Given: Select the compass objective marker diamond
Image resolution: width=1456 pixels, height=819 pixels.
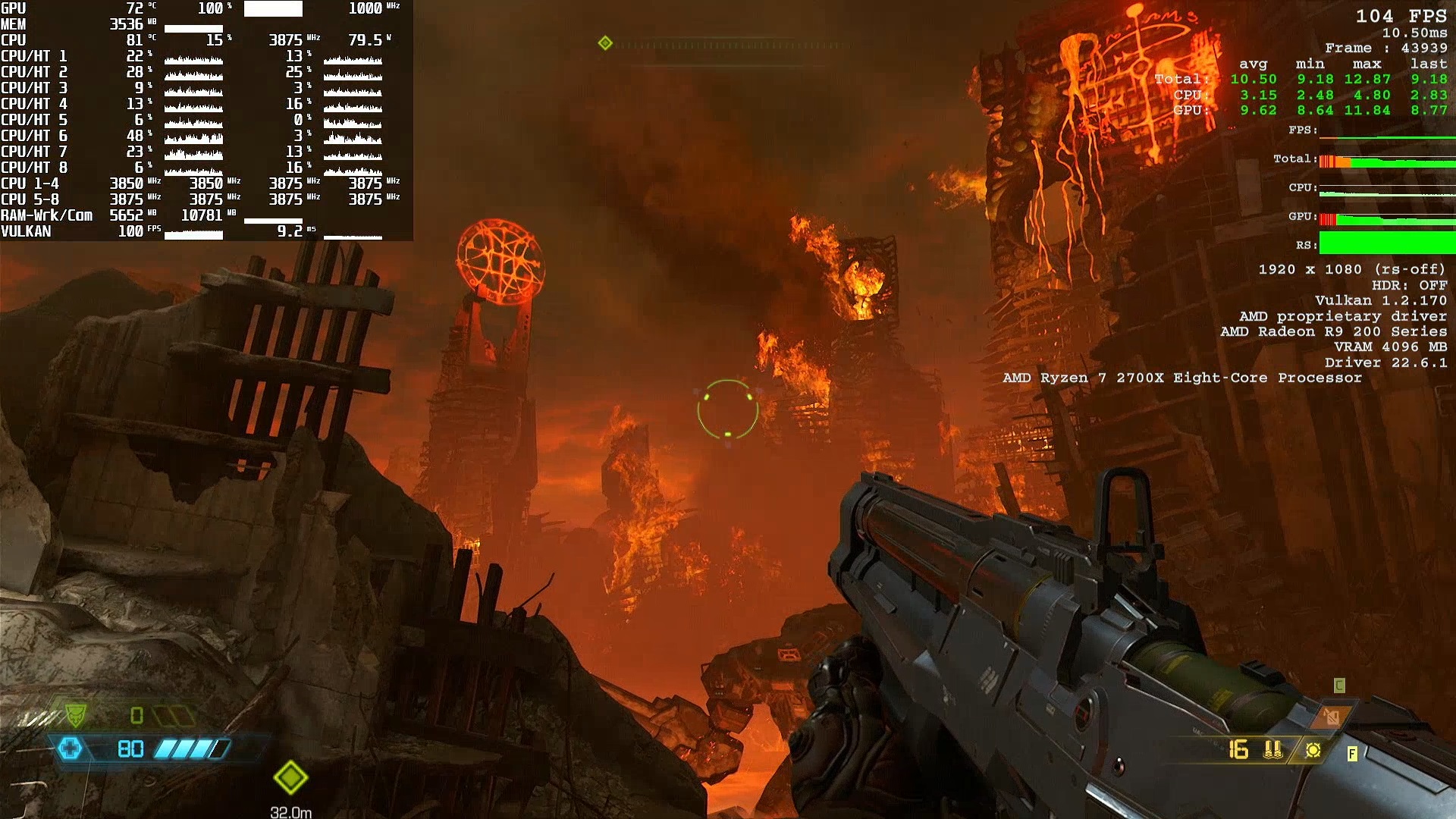Looking at the screenshot, I should pos(605,43).
